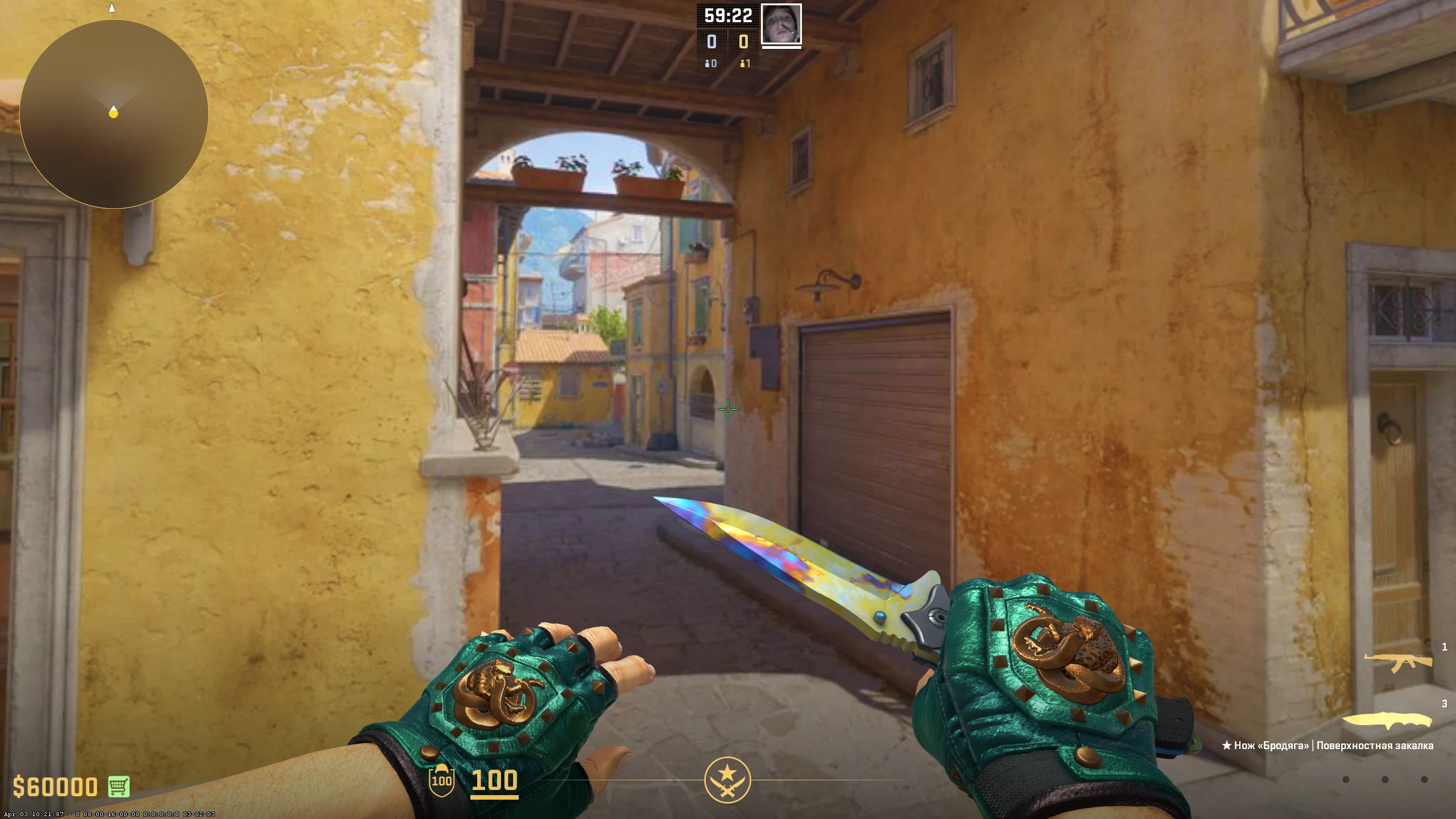Viewport: 1456px width, 819px height.
Task: Click the first round indicator dot
Action: (x=1345, y=779)
